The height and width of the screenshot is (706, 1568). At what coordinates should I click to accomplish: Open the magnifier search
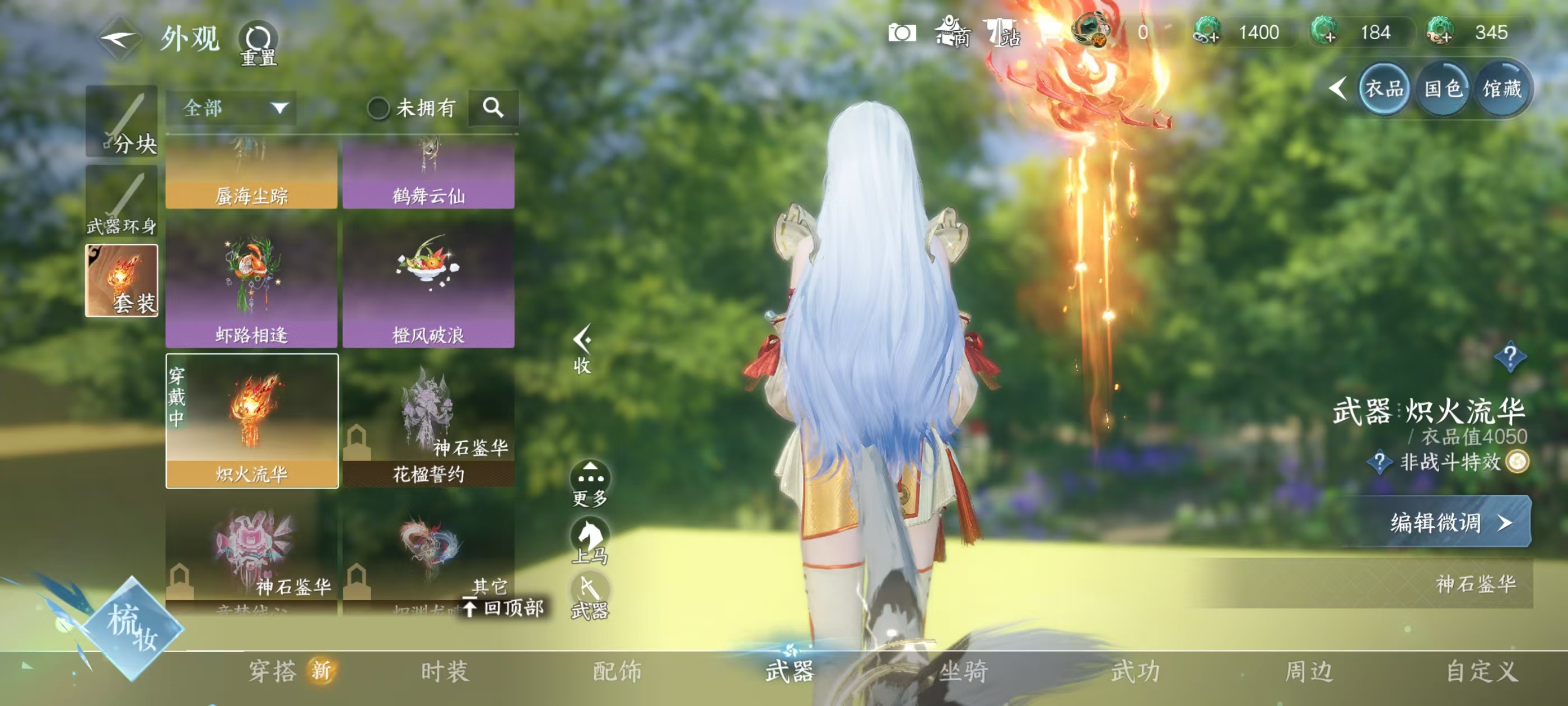pos(493,109)
